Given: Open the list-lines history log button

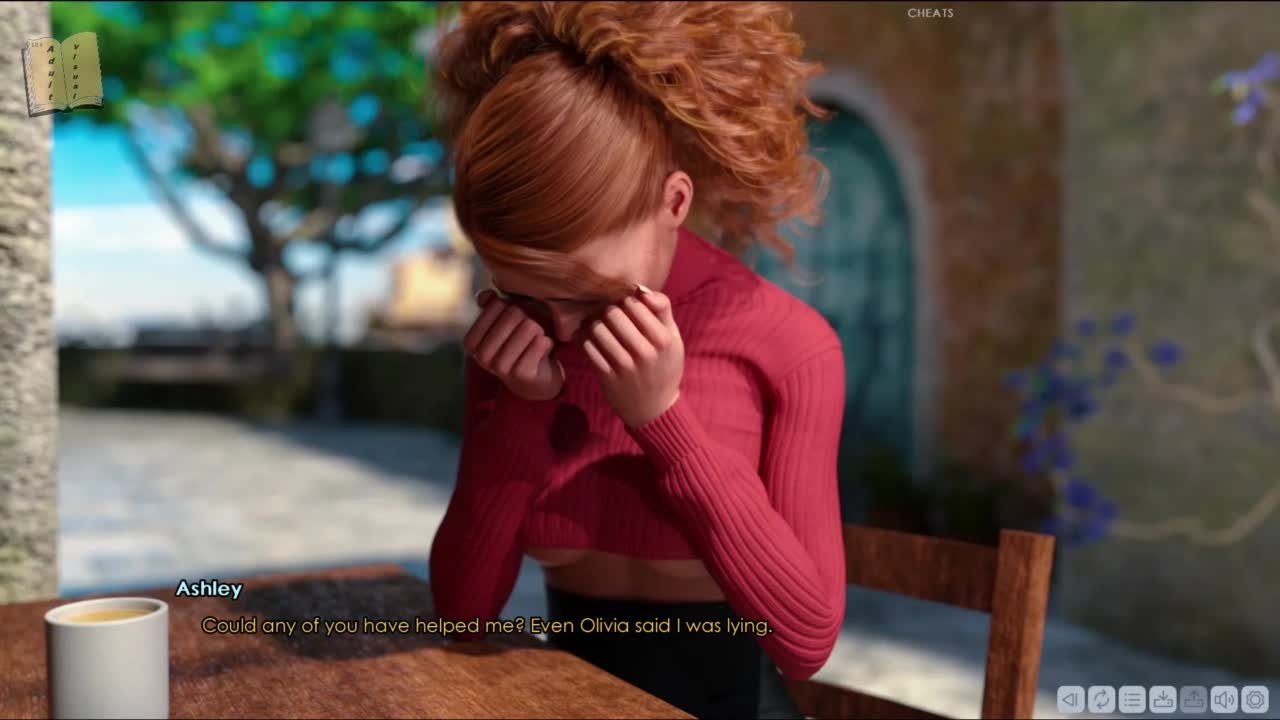Looking at the screenshot, I should 1132,699.
